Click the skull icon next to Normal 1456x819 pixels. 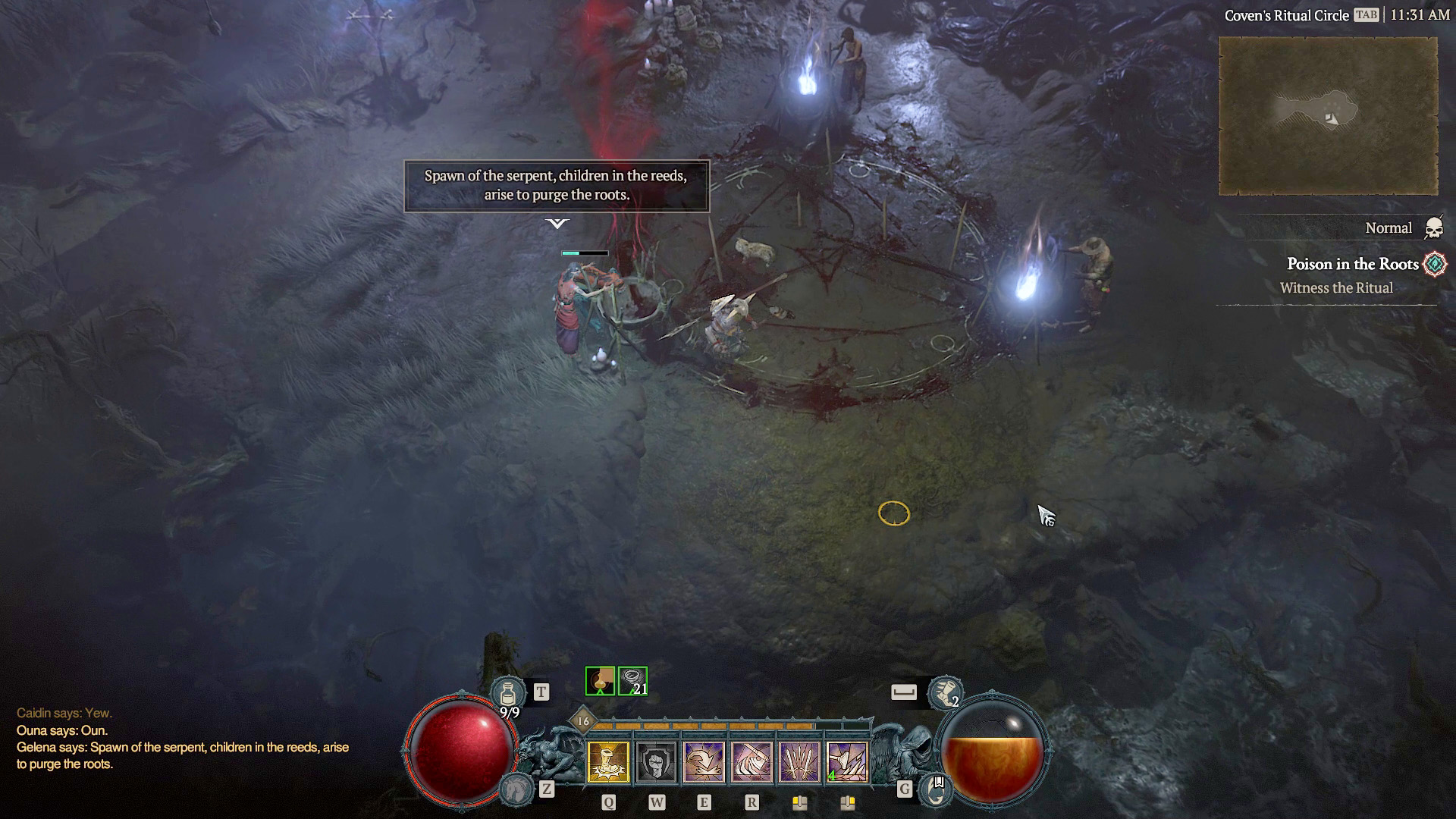[1436, 227]
